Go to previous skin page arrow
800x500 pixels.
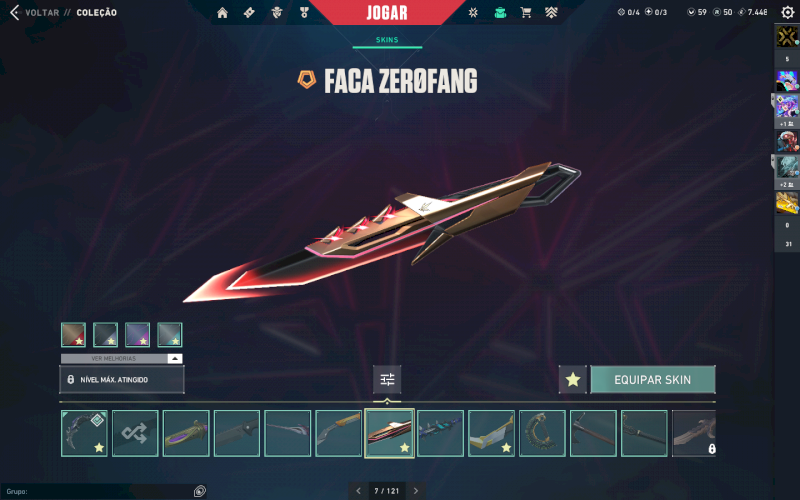(x=358, y=491)
